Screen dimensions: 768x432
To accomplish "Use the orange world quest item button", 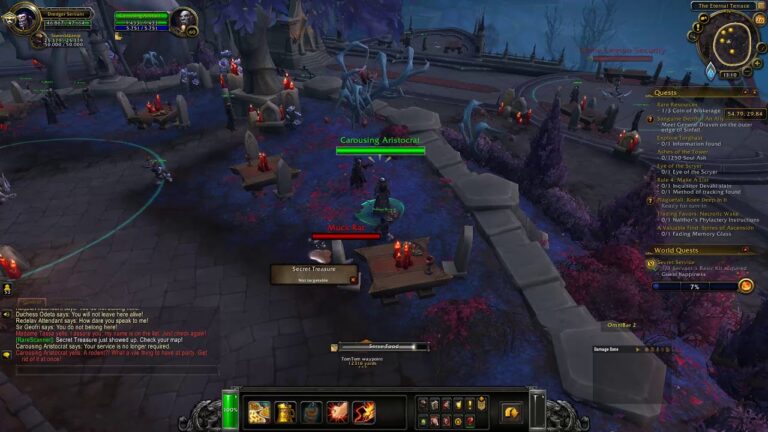I will click(745, 286).
